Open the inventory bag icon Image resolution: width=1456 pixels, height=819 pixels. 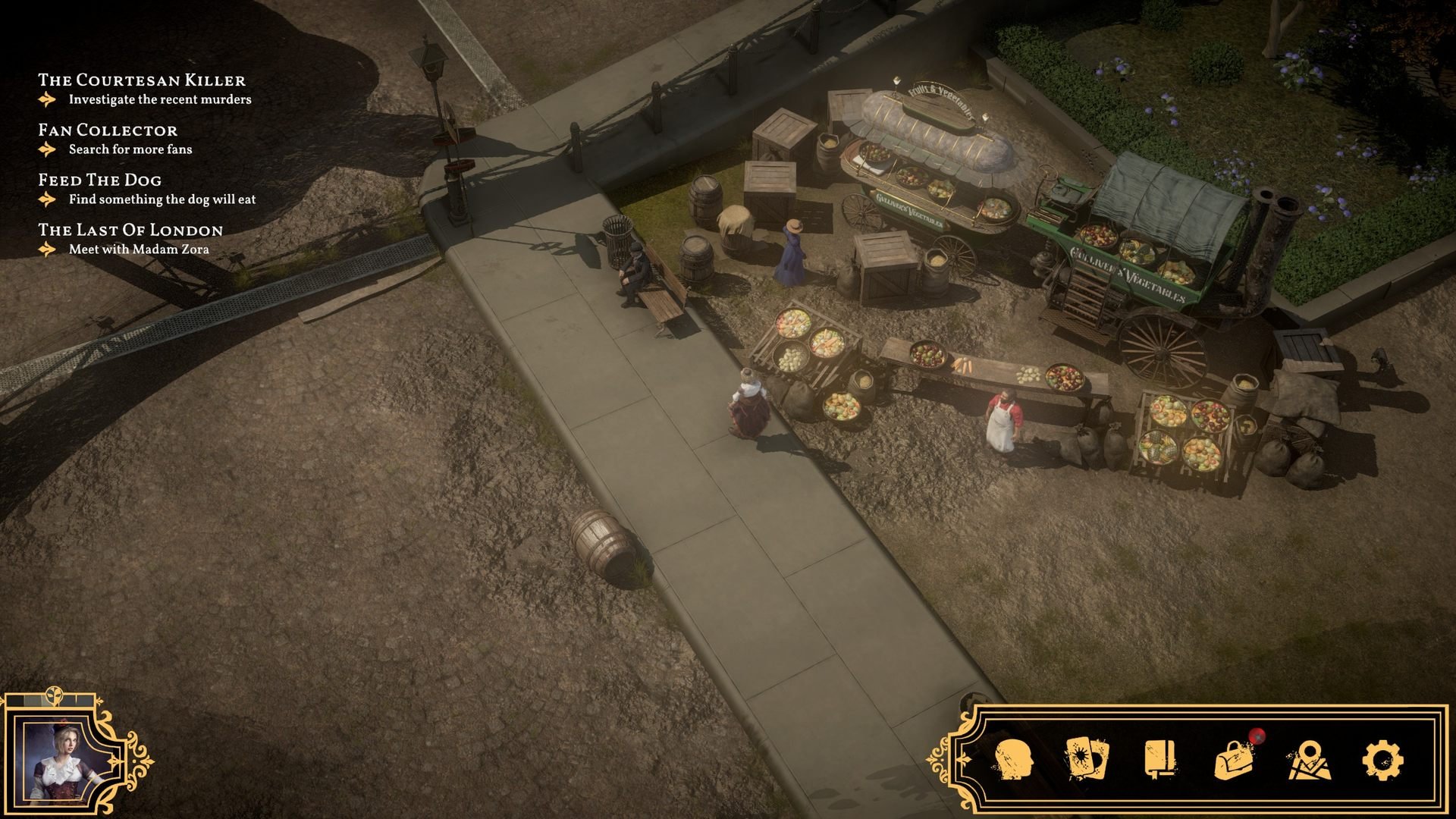1234,760
